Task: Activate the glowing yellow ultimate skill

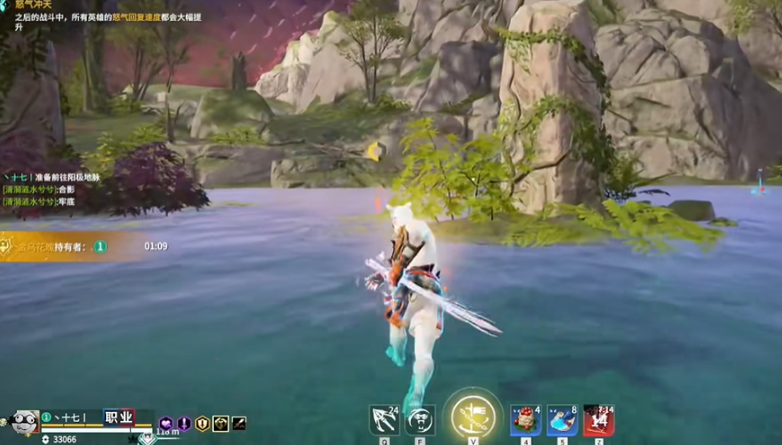Action: click(472, 416)
